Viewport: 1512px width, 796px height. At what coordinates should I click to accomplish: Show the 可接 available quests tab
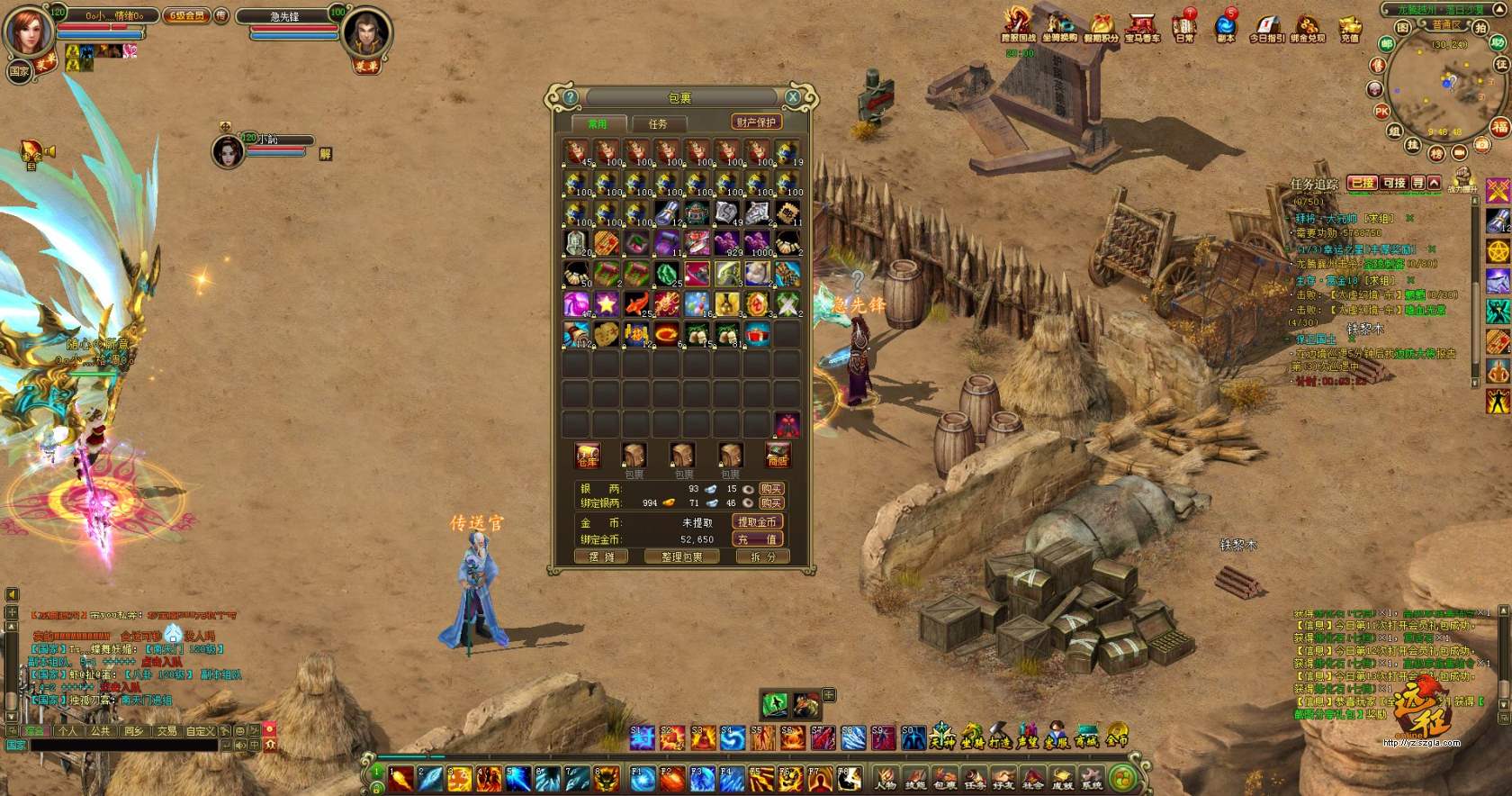(x=1394, y=183)
